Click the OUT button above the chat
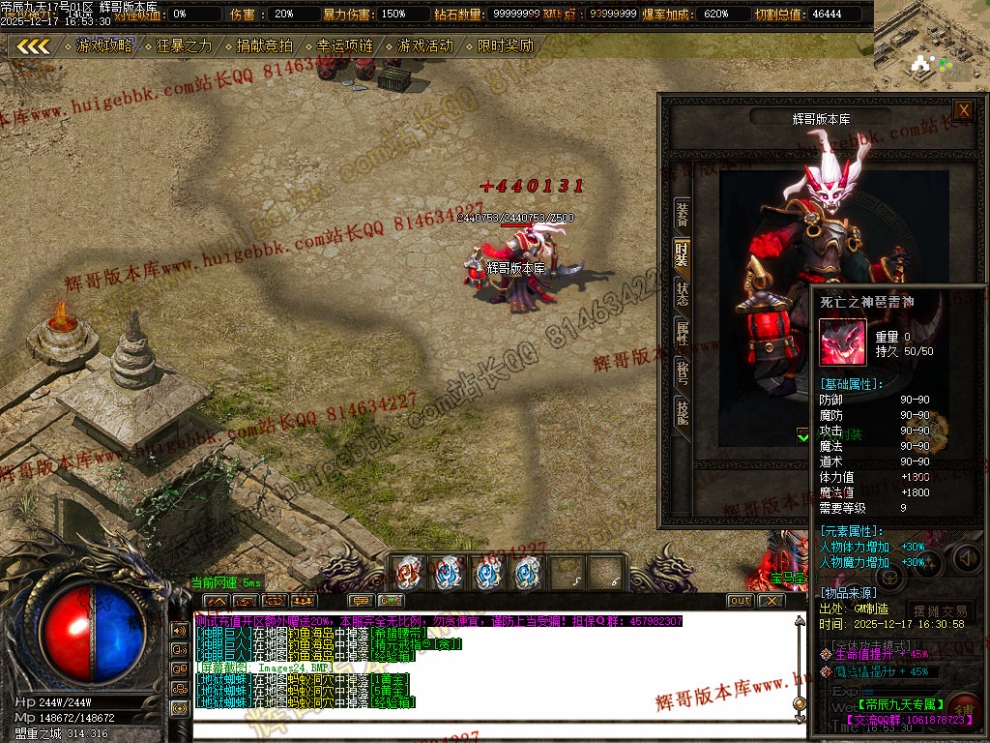This screenshot has width=990, height=743. tap(739, 601)
